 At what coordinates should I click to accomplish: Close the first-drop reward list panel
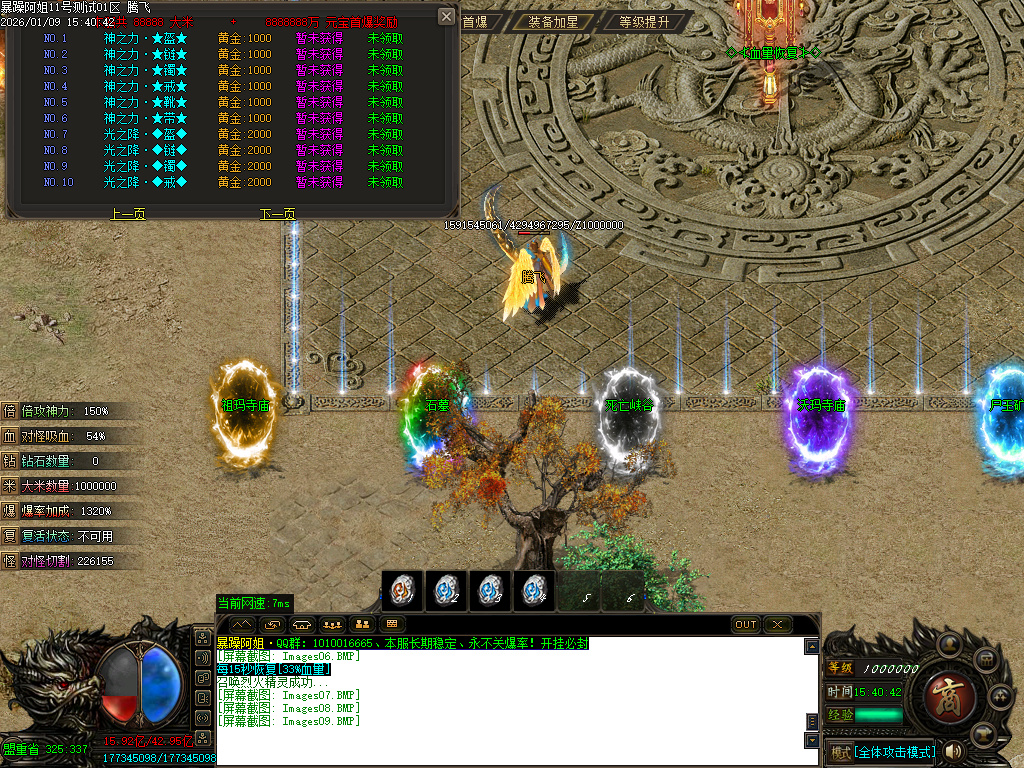pos(447,16)
